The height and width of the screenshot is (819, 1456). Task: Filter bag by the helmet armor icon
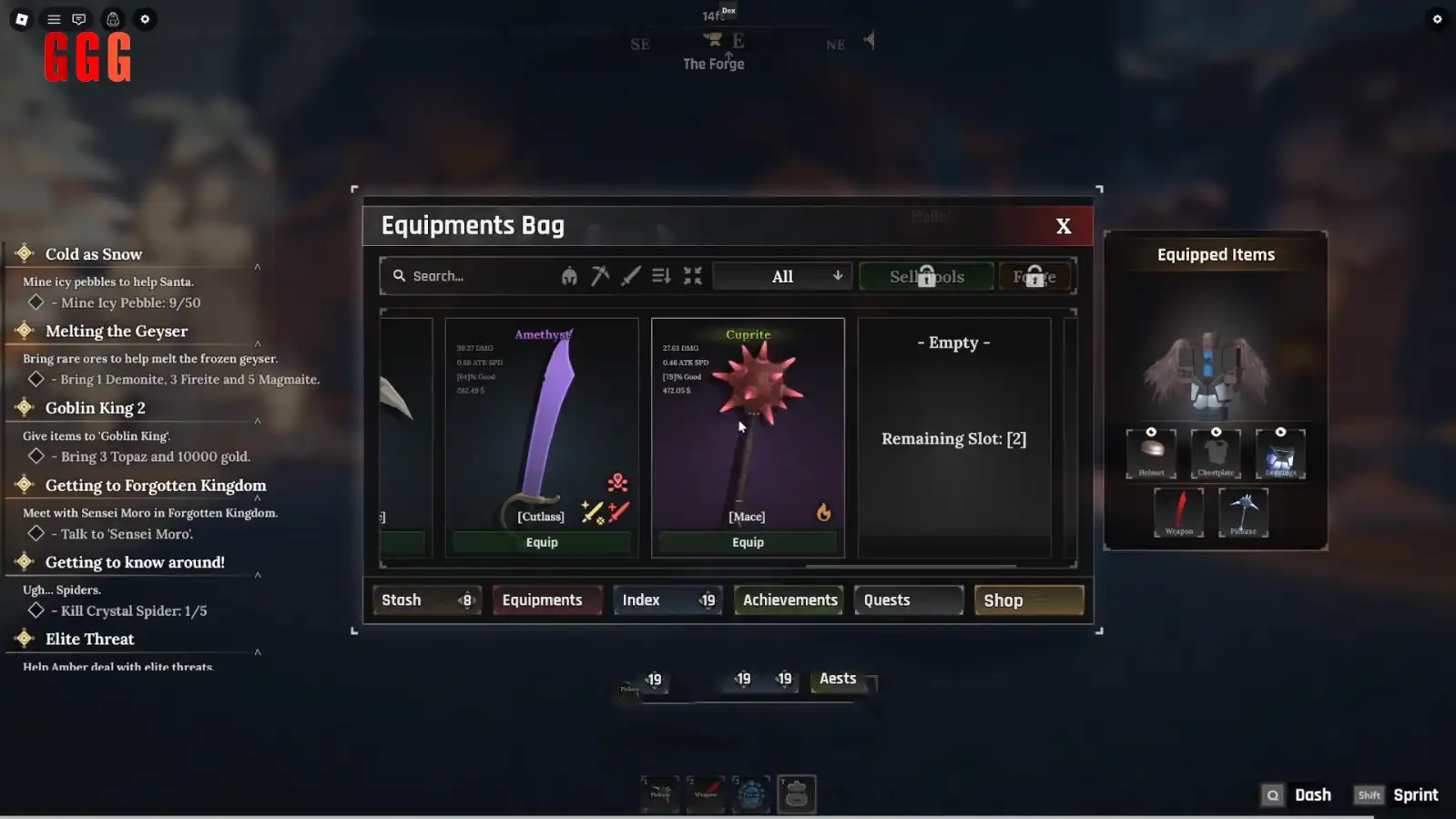click(x=569, y=276)
